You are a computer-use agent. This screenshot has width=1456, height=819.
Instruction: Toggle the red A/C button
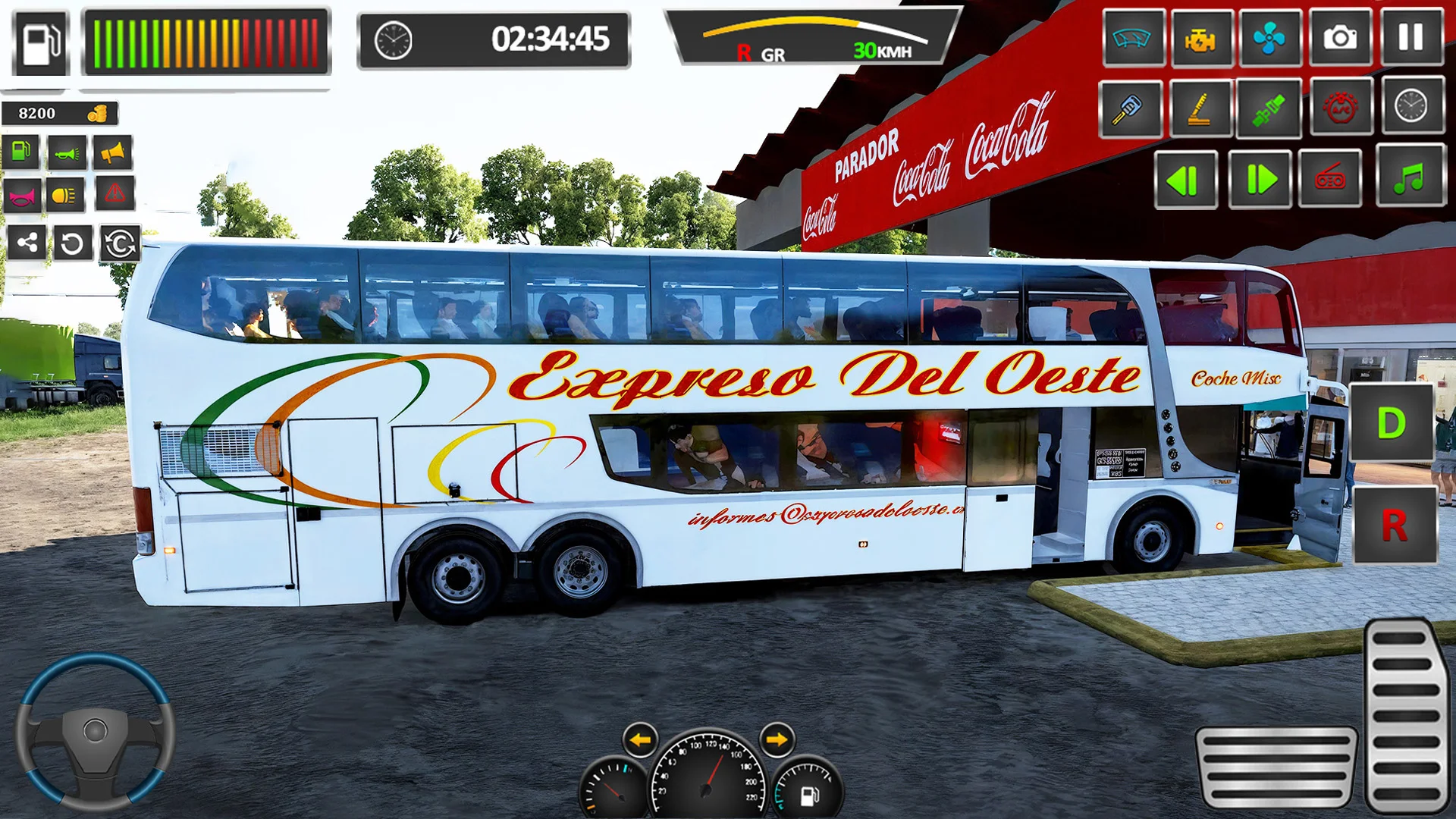1340,108
